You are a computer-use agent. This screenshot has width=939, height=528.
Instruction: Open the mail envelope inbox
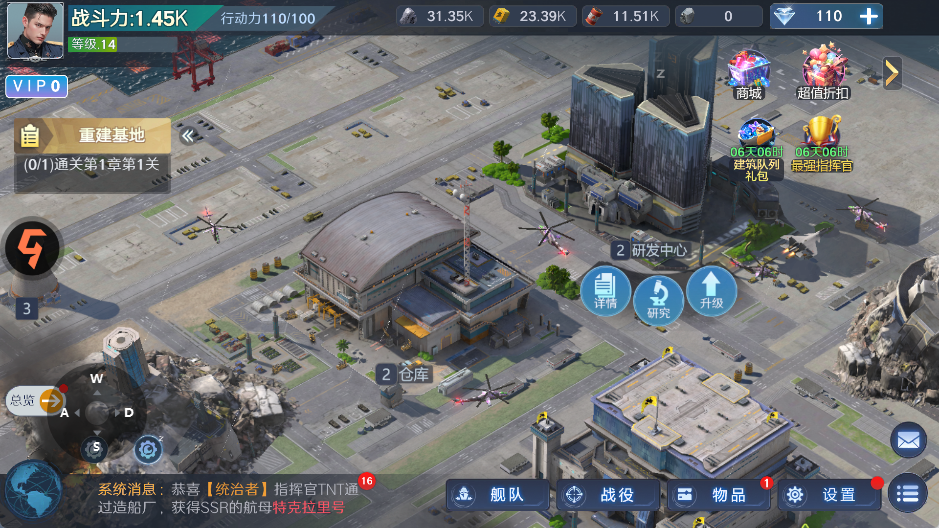point(908,439)
